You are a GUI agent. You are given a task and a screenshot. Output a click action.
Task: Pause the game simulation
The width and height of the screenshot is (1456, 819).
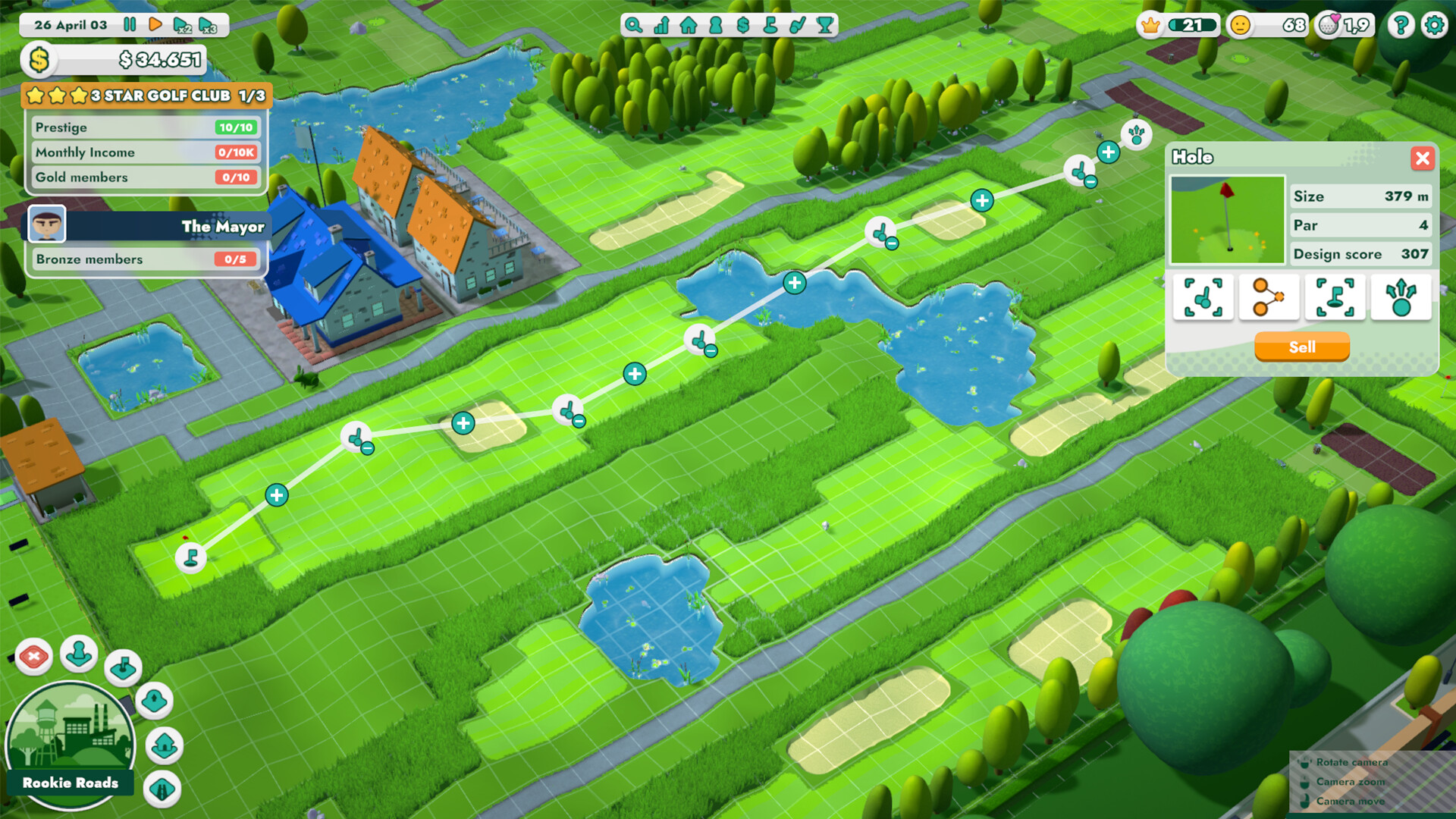(129, 25)
